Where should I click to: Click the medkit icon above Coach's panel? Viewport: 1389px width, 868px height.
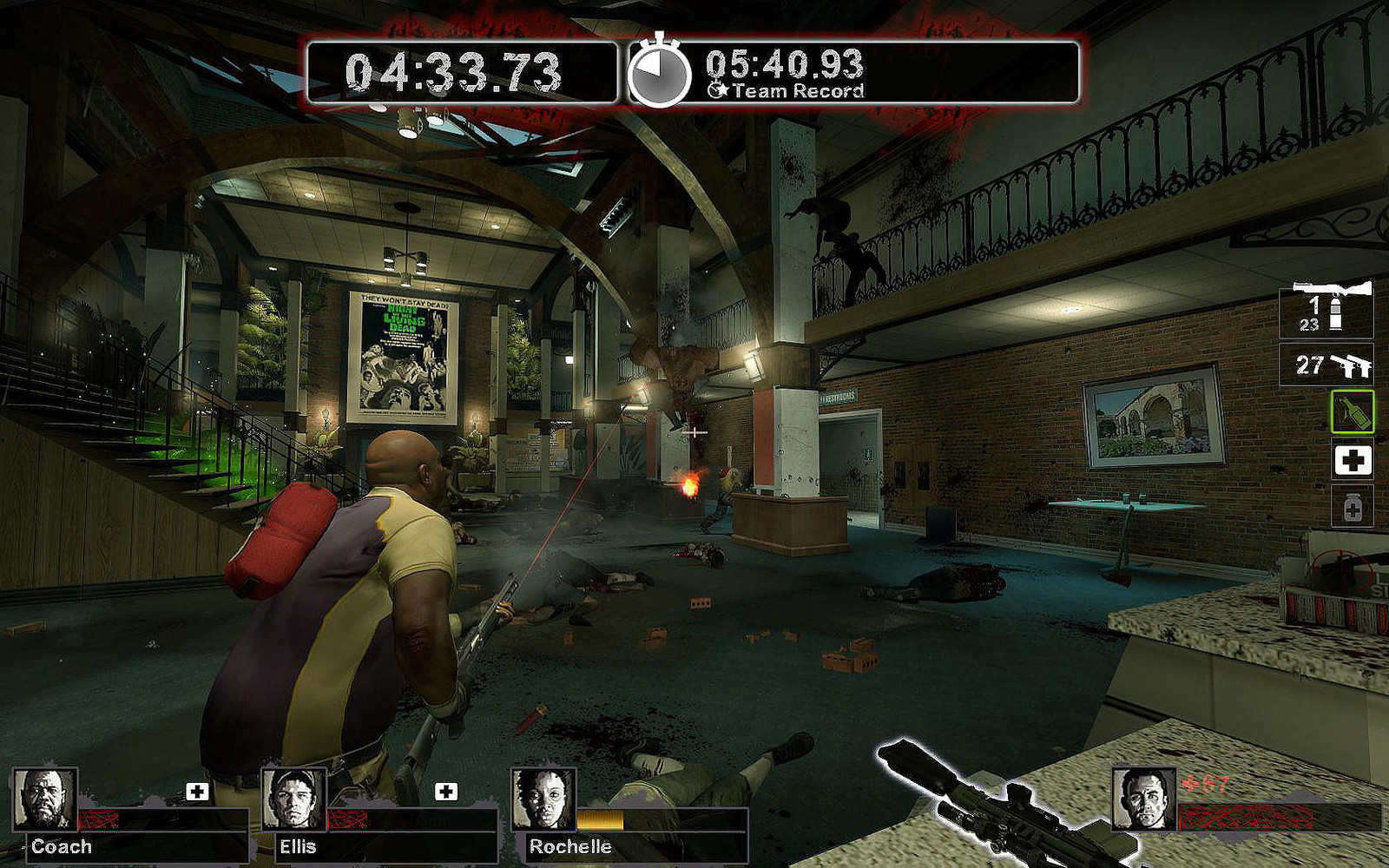click(x=198, y=792)
